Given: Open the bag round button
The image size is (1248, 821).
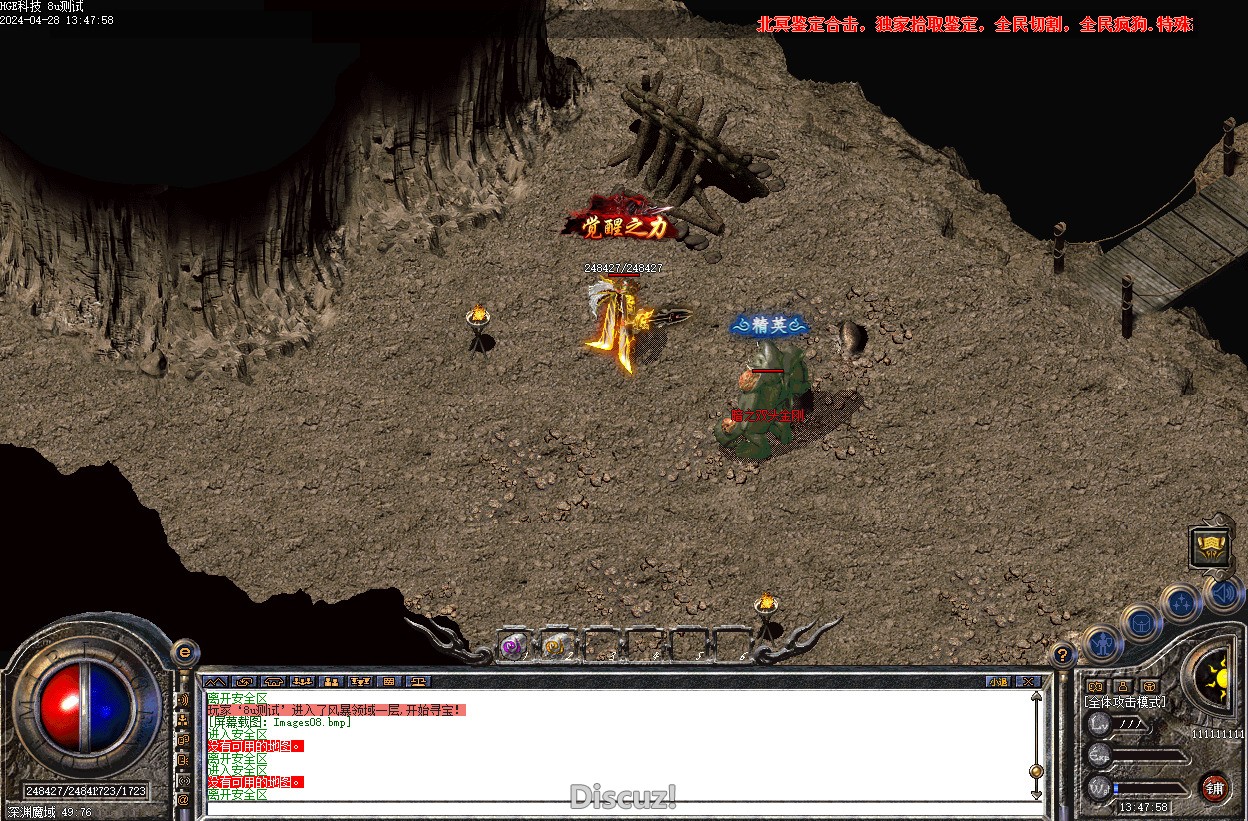Looking at the screenshot, I should (x=1140, y=624).
